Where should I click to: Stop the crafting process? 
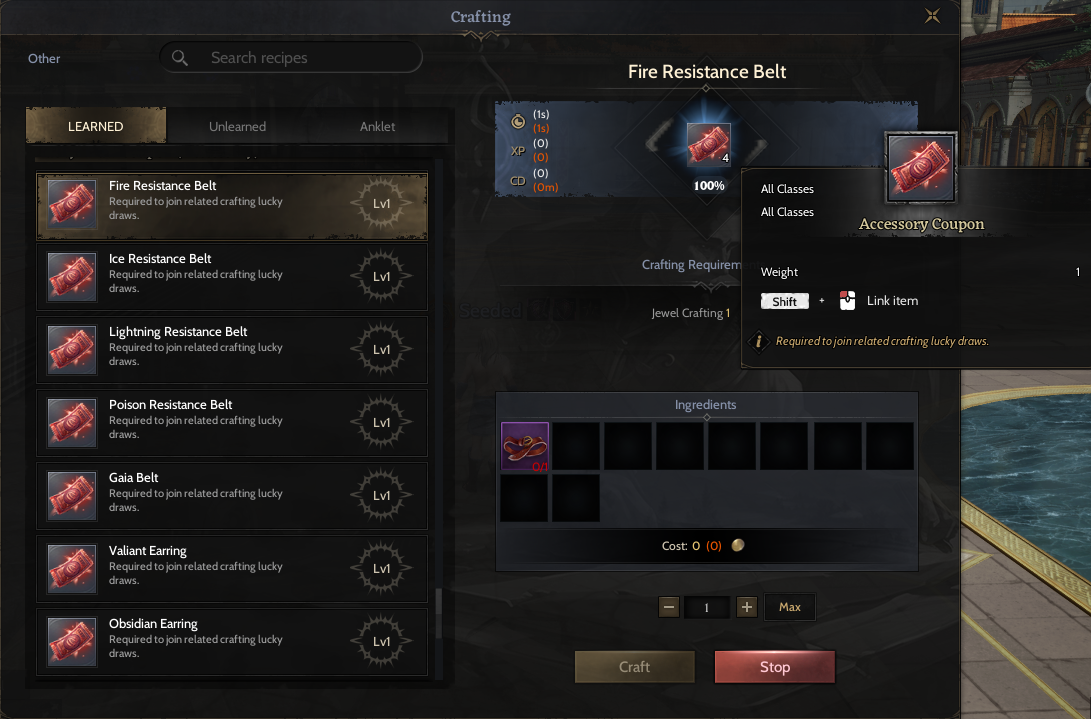[x=774, y=667]
